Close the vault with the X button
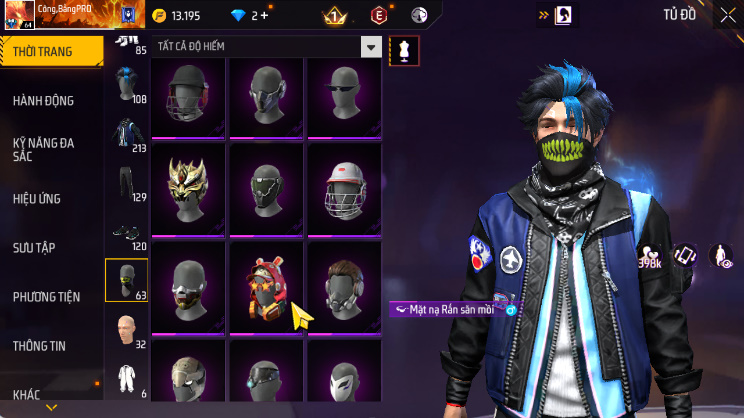This screenshot has width=744, height=418. (728, 15)
